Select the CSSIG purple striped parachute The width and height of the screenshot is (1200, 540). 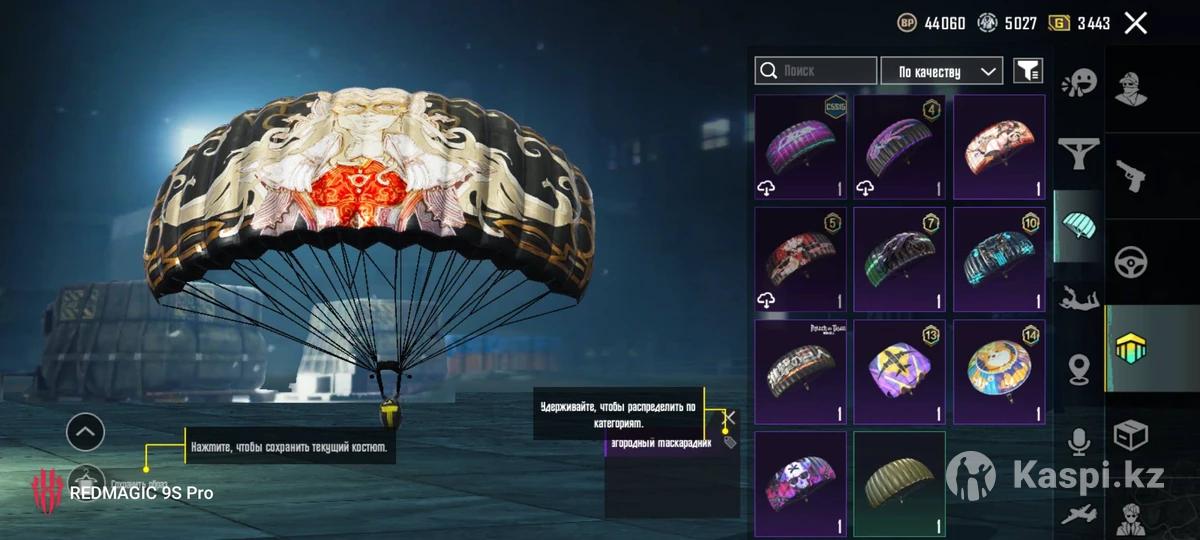tap(800, 147)
